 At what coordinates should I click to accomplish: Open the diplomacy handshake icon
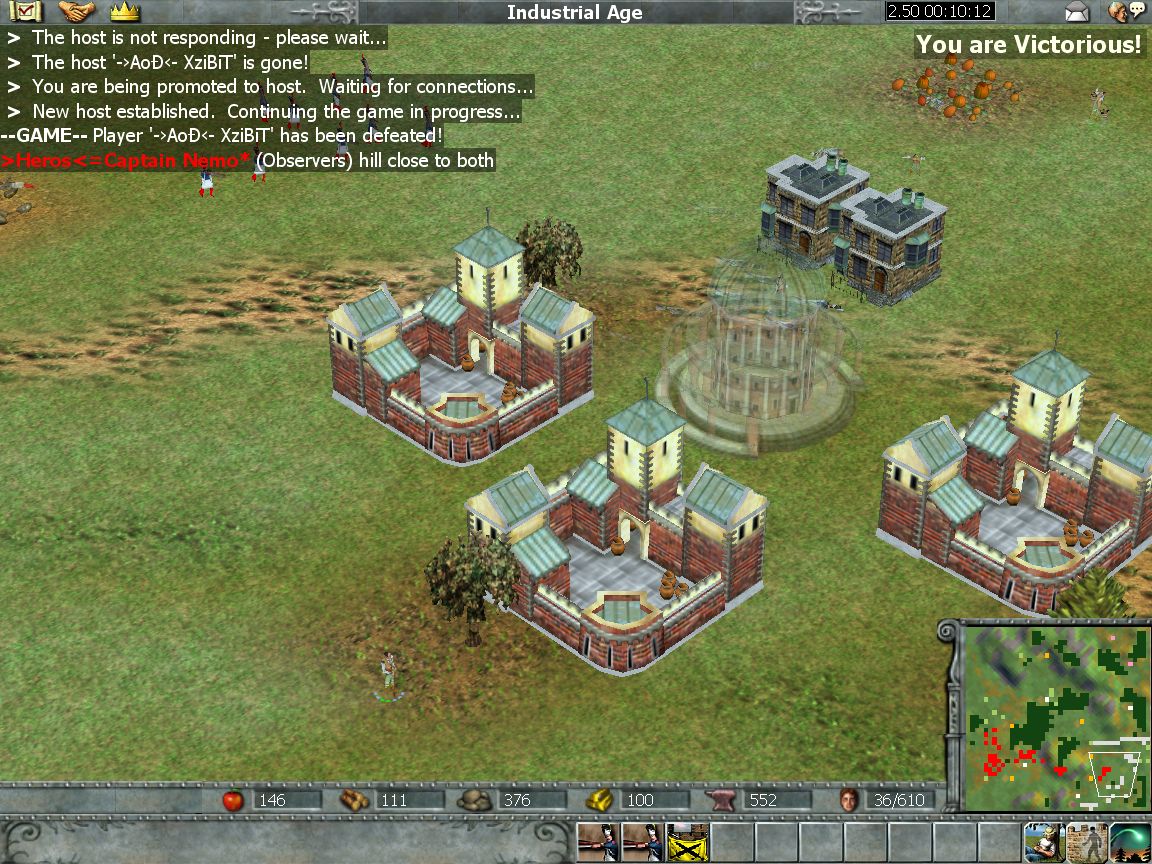[76, 12]
